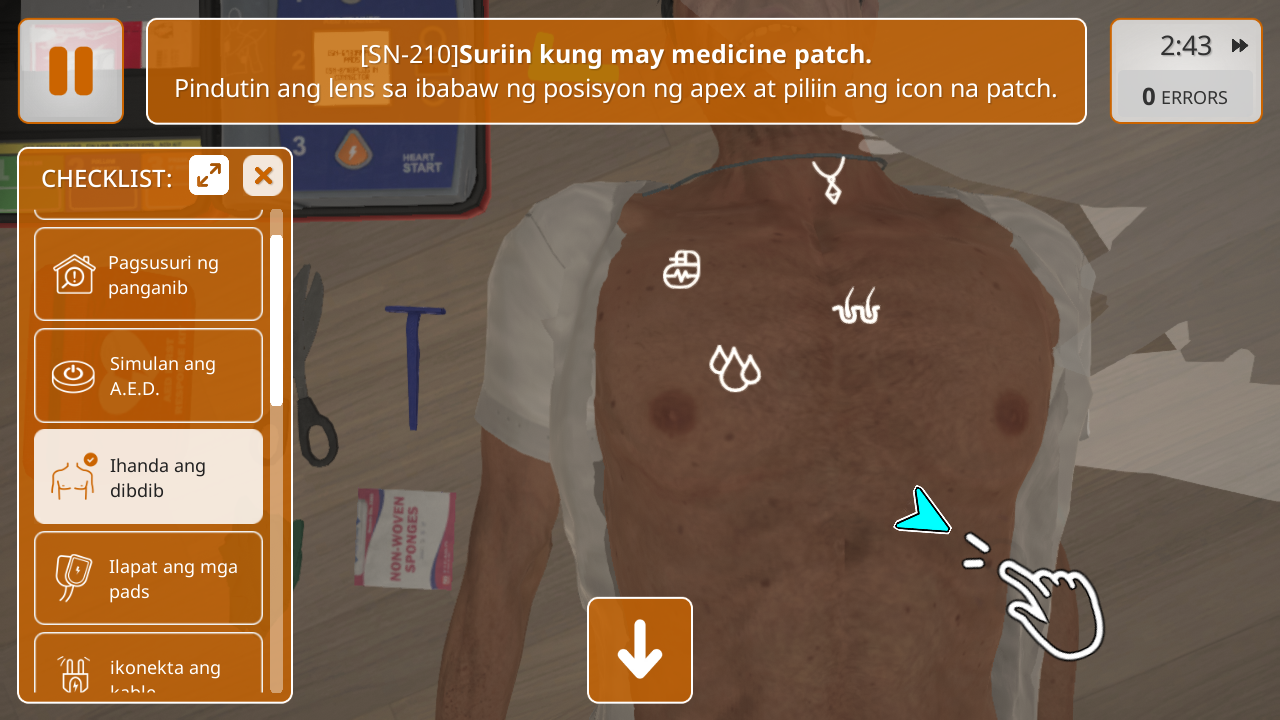Pause the simulation with the pause button
Image resolution: width=1280 pixels, height=720 pixels.
coord(71,71)
